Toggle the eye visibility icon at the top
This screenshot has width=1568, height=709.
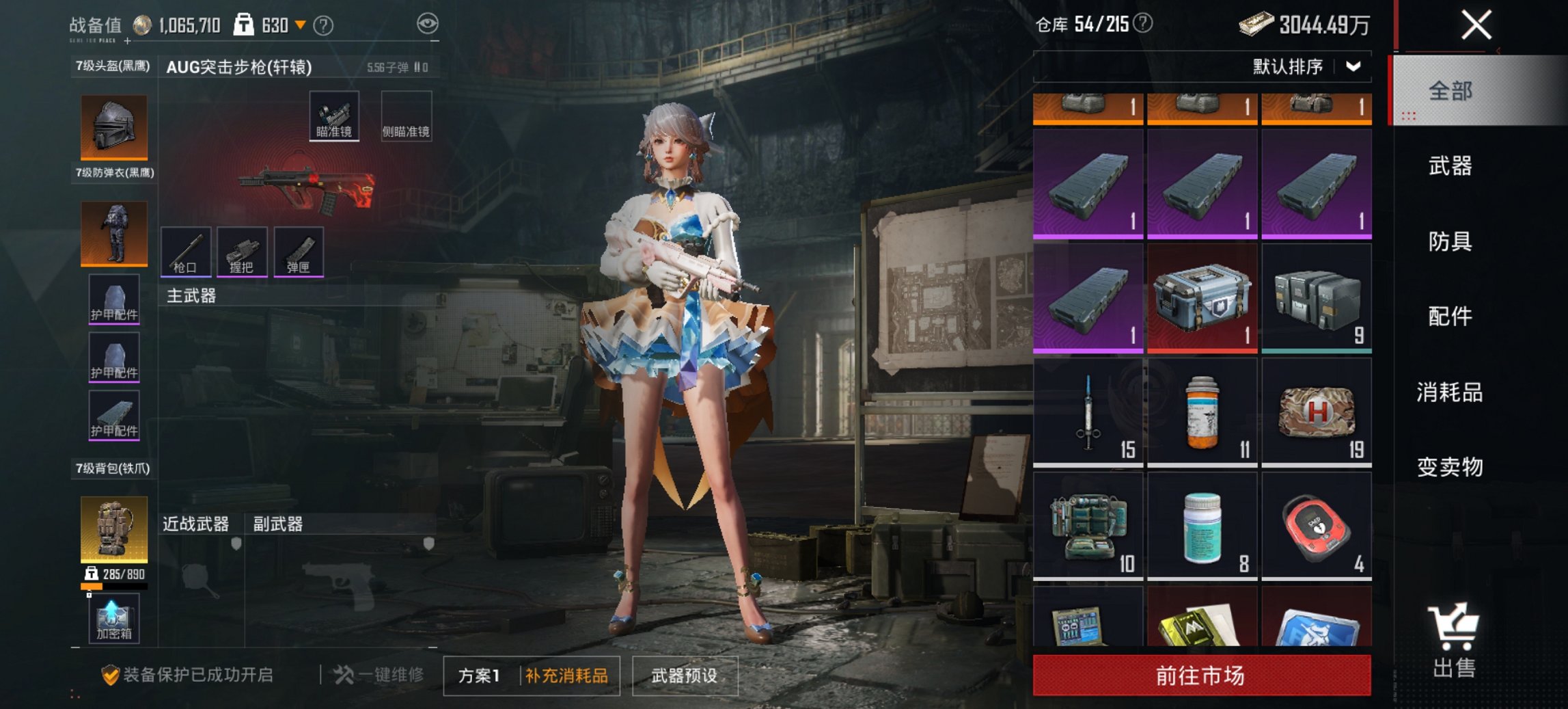pyautogui.click(x=427, y=23)
